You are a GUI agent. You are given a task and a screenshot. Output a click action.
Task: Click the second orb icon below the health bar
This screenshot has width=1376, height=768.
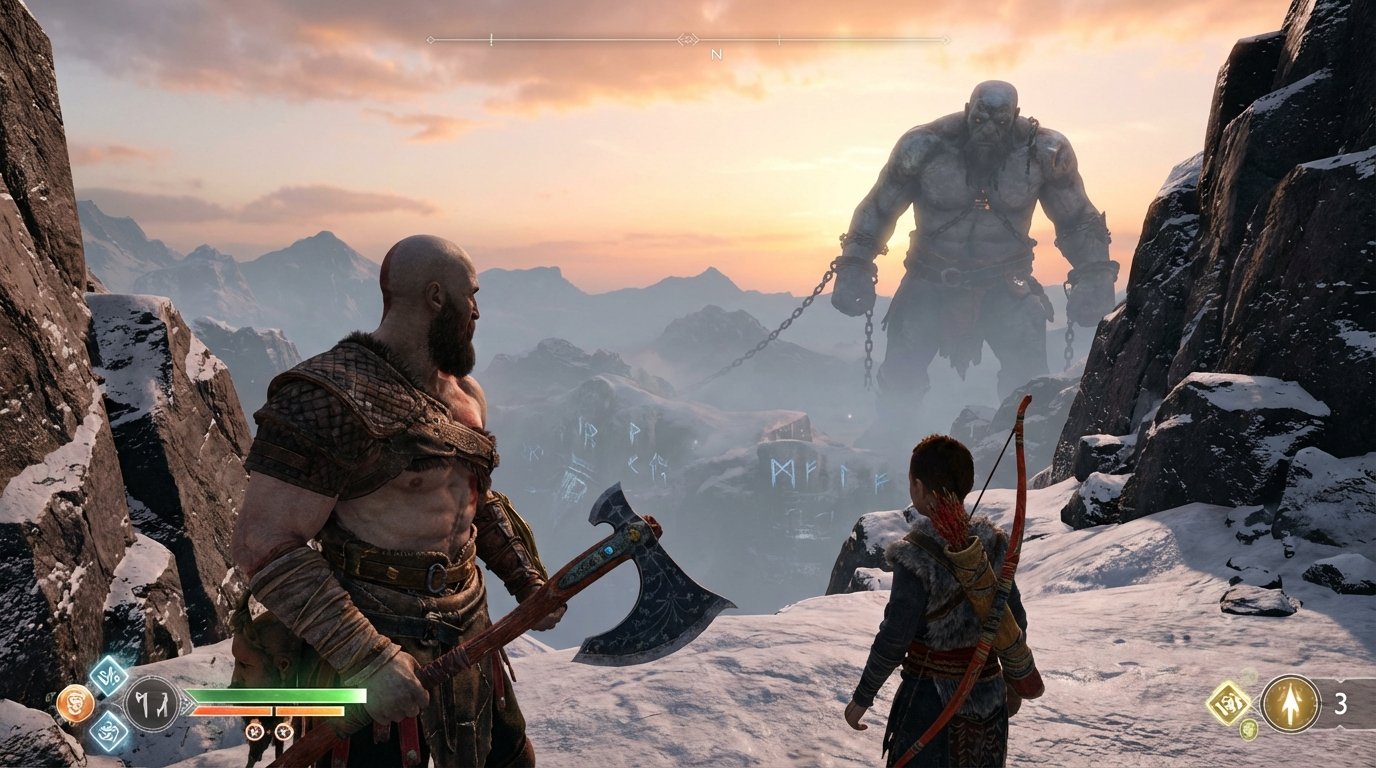pyautogui.click(x=284, y=733)
